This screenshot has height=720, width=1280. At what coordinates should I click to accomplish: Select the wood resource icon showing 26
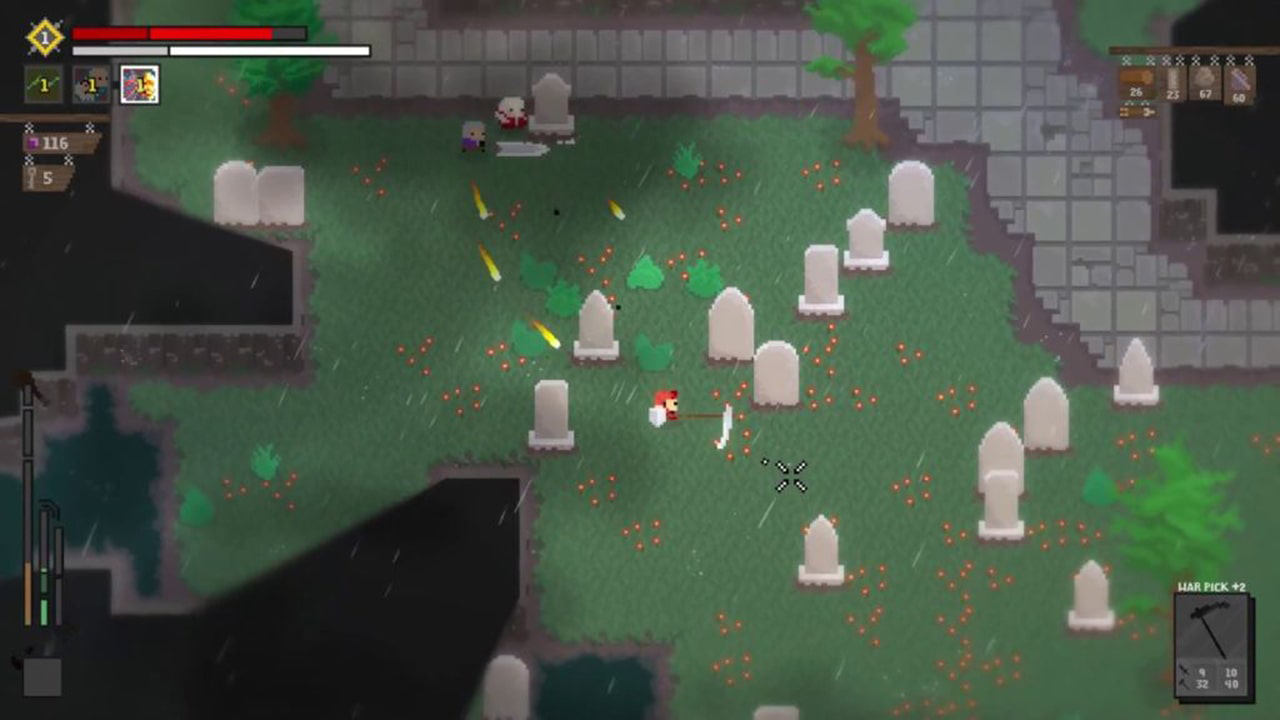click(1136, 77)
